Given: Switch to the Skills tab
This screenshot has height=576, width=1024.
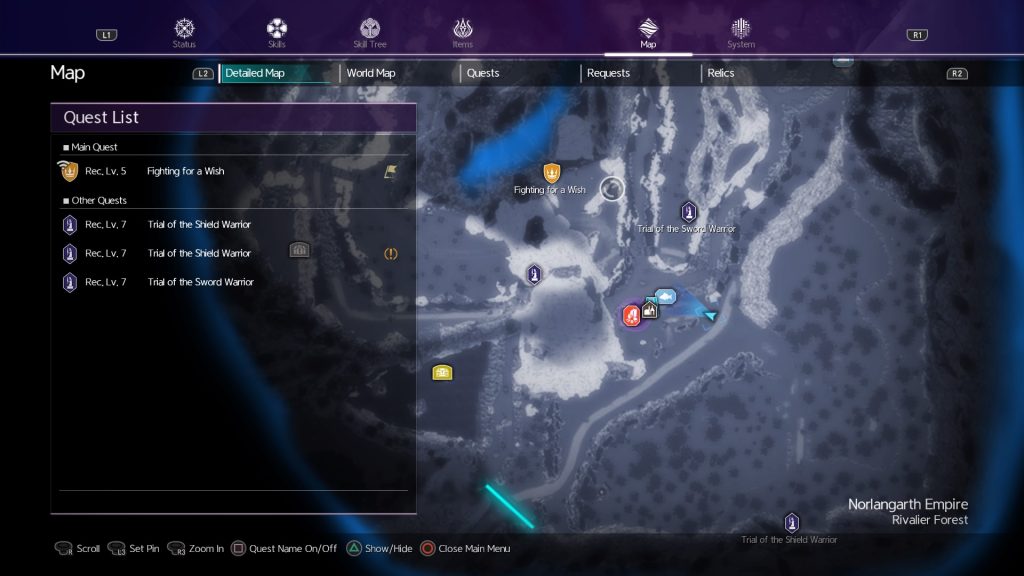Looking at the screenshot, I should [x=277, y=32].
